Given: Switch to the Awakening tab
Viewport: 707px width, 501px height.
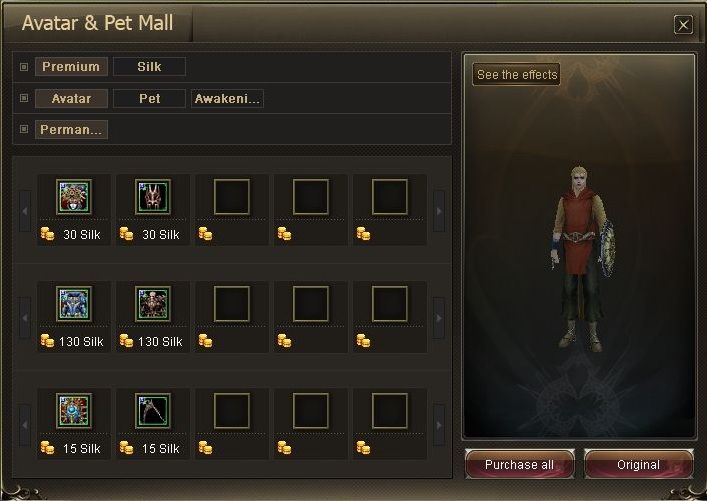Looking at the screenshot, I should tap(227, 99).
